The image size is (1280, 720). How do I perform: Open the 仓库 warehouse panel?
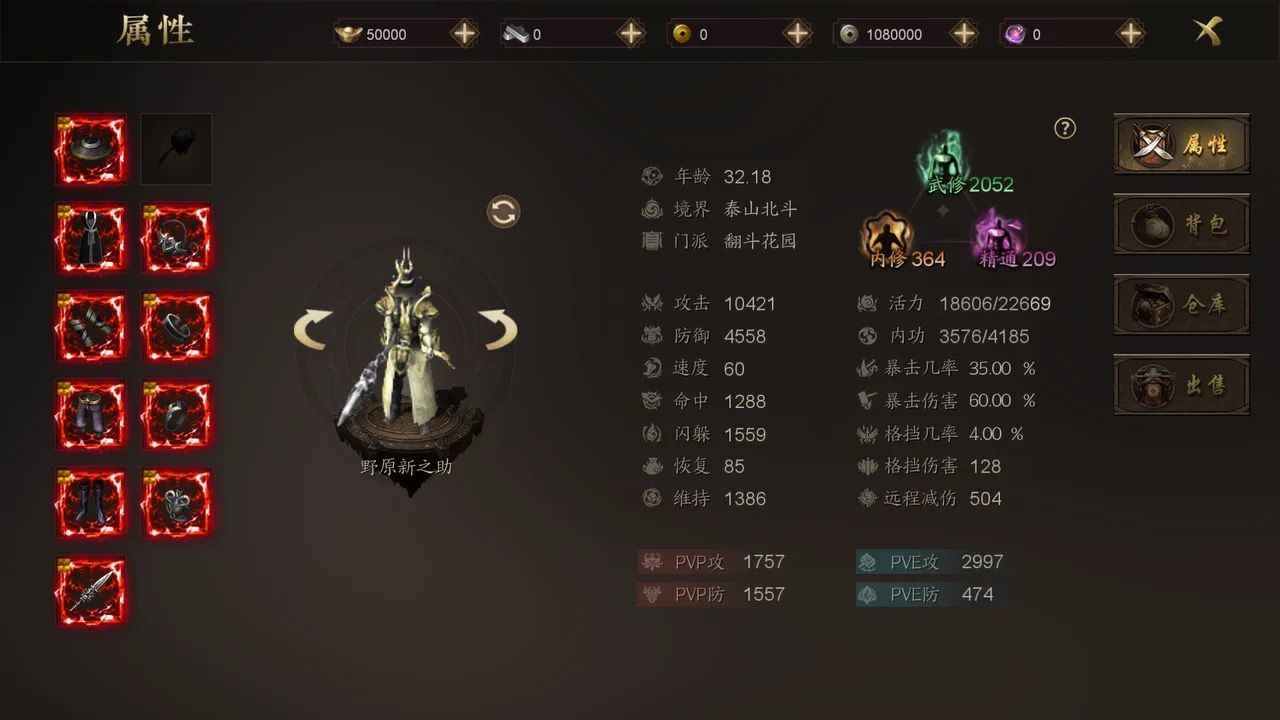click(x=1181, y=305)
